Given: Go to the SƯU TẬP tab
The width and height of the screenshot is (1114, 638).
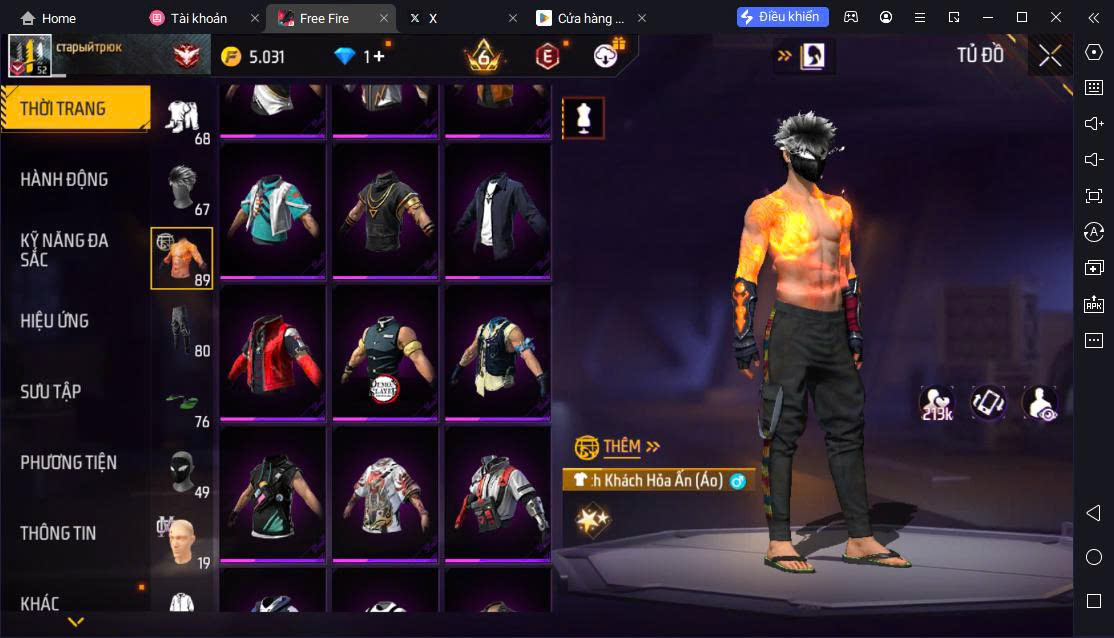Looking at the screenshot, I should point(51,392).
